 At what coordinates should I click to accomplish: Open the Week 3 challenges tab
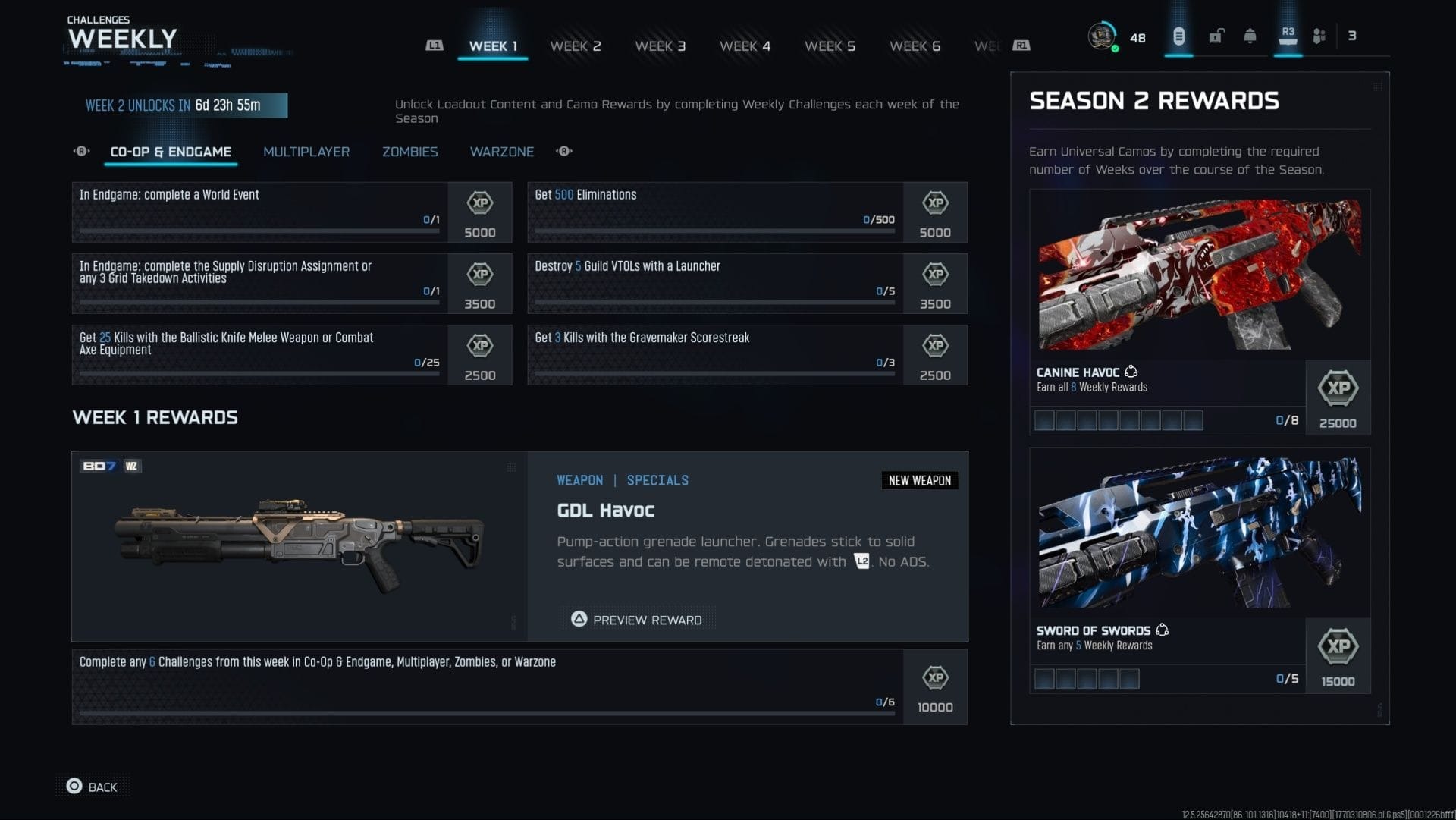(x=660, y=46)
